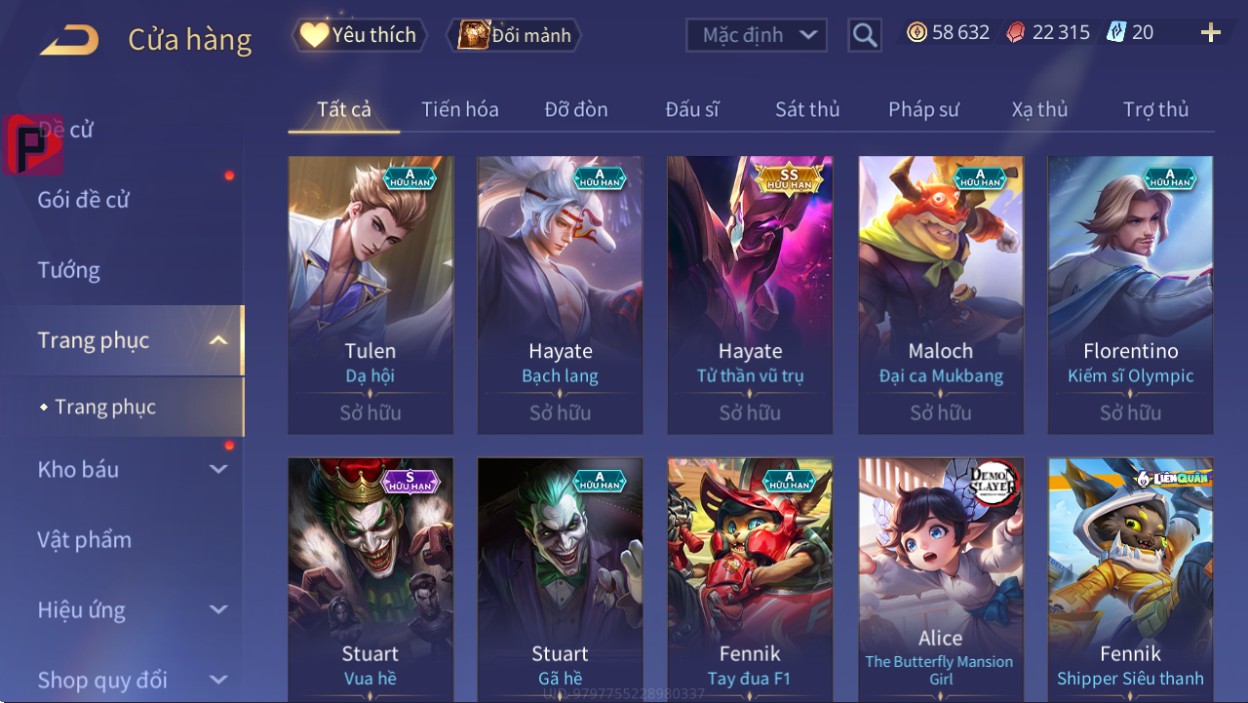The height and width of the screenshot is (703, 1248).
Task: Choose the Trợ thủ tab
Action: [x=1155, y=109]
